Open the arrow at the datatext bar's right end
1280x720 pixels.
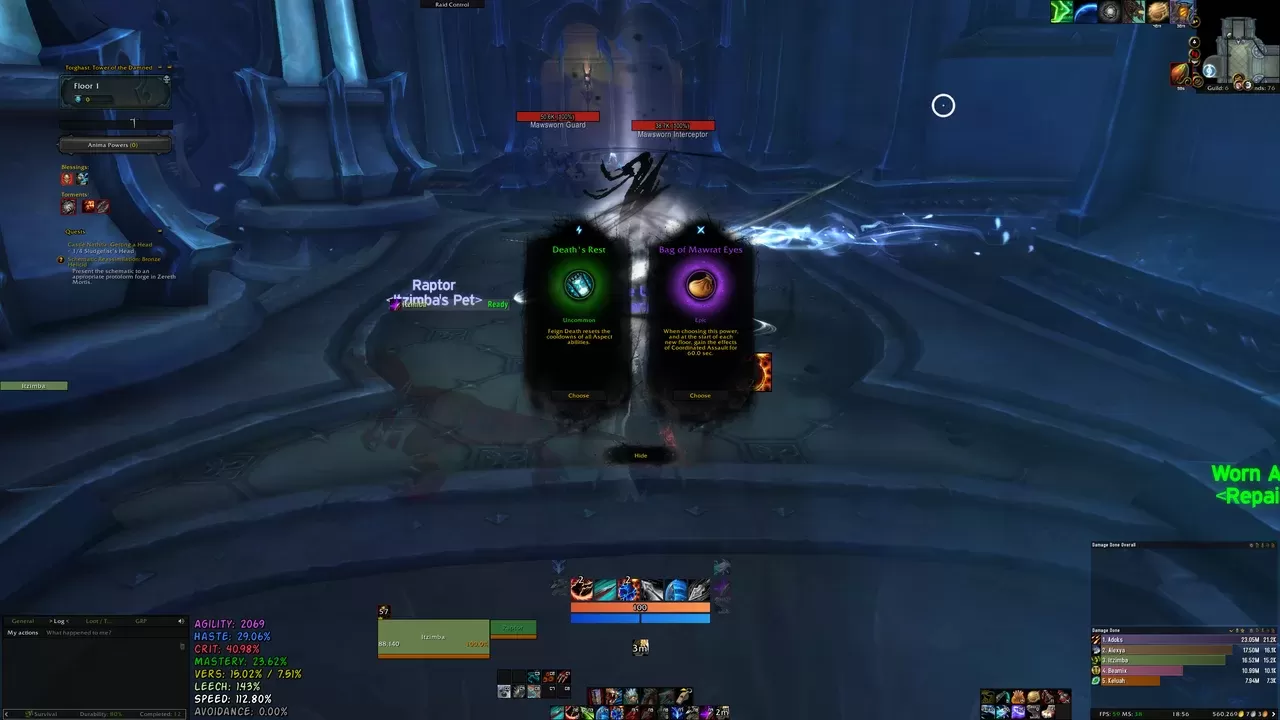coord(1274,714)
